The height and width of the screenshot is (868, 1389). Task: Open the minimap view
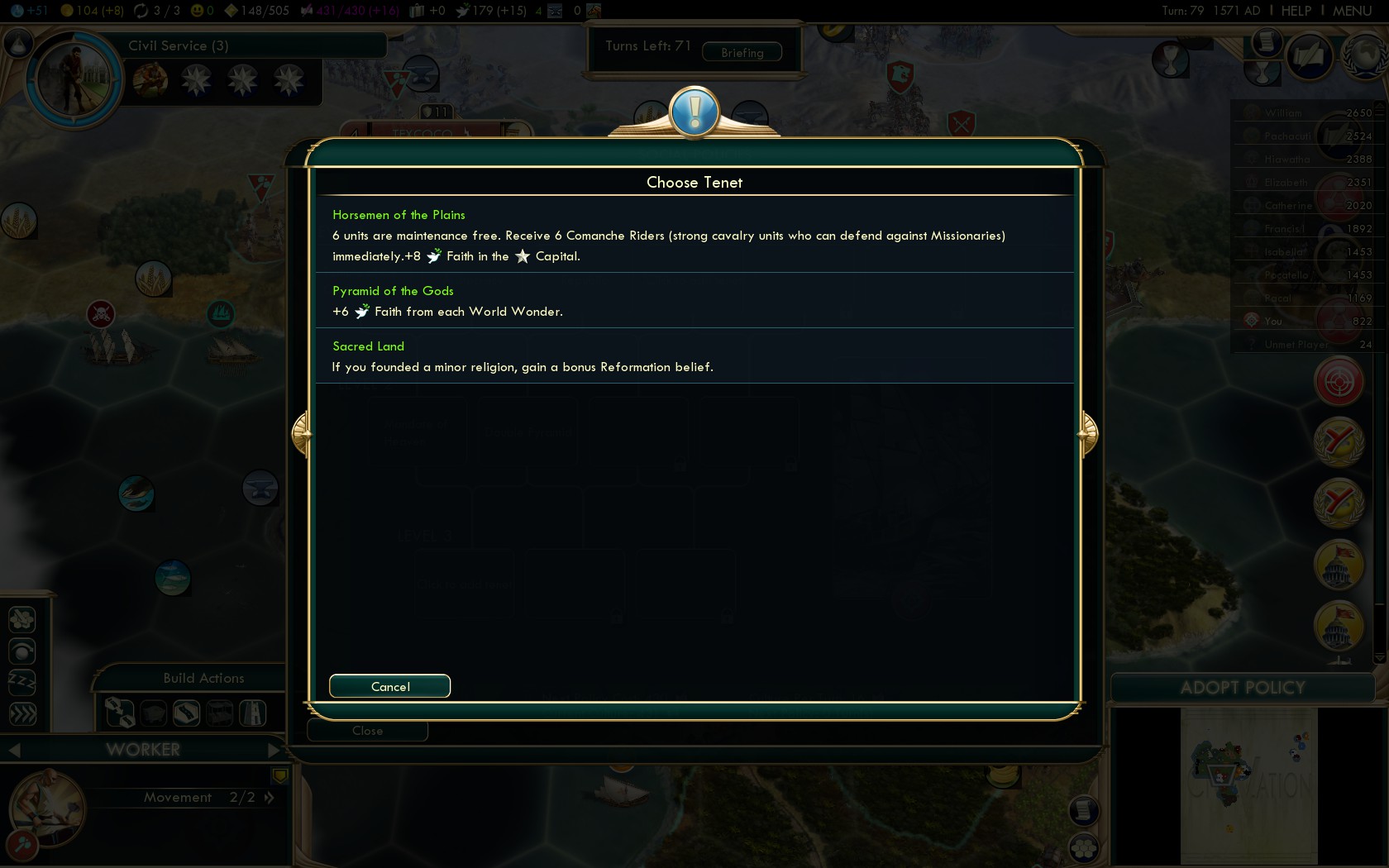tap(1248, 785)
